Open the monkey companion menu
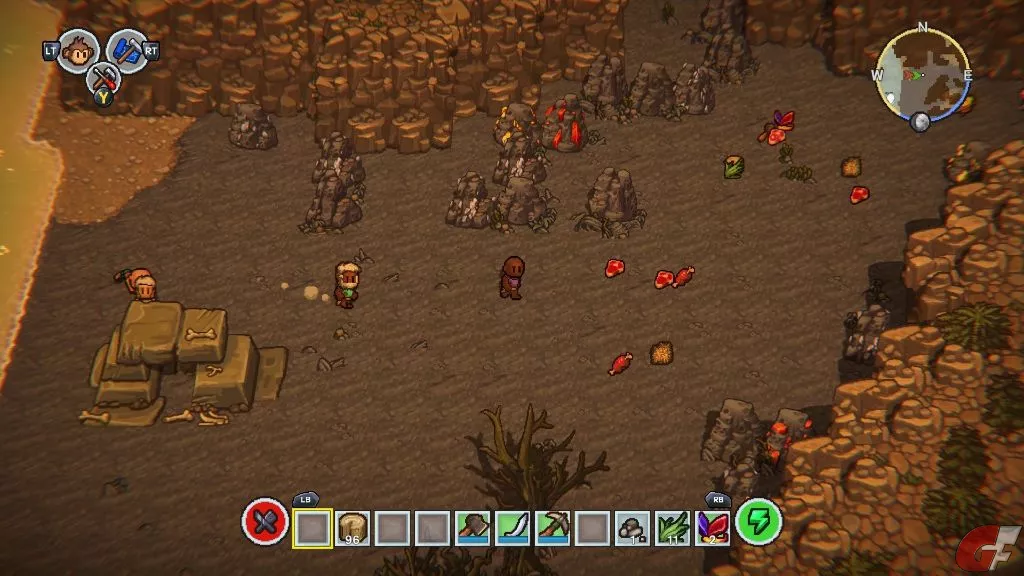The height and width of the screenshot is (576, 1024). pos(77,50)
